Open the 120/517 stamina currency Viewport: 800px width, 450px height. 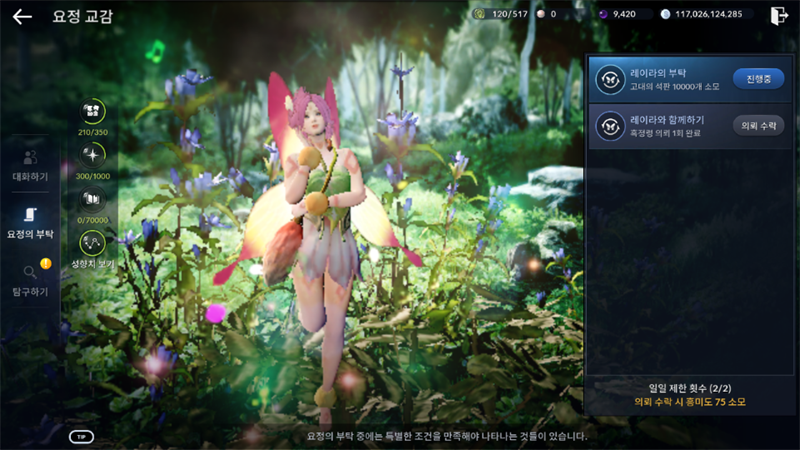pos(499,14)
